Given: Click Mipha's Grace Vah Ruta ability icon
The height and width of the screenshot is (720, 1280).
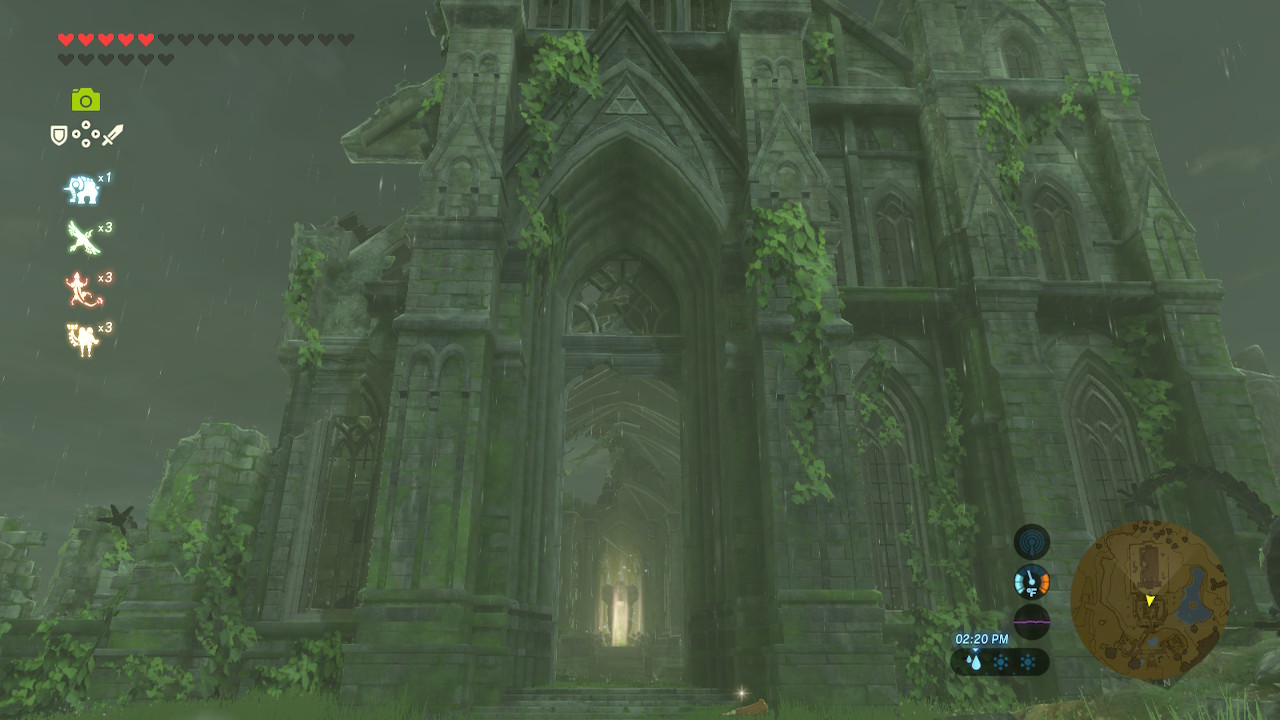Looking at the screenshot, I should point(83,185).
